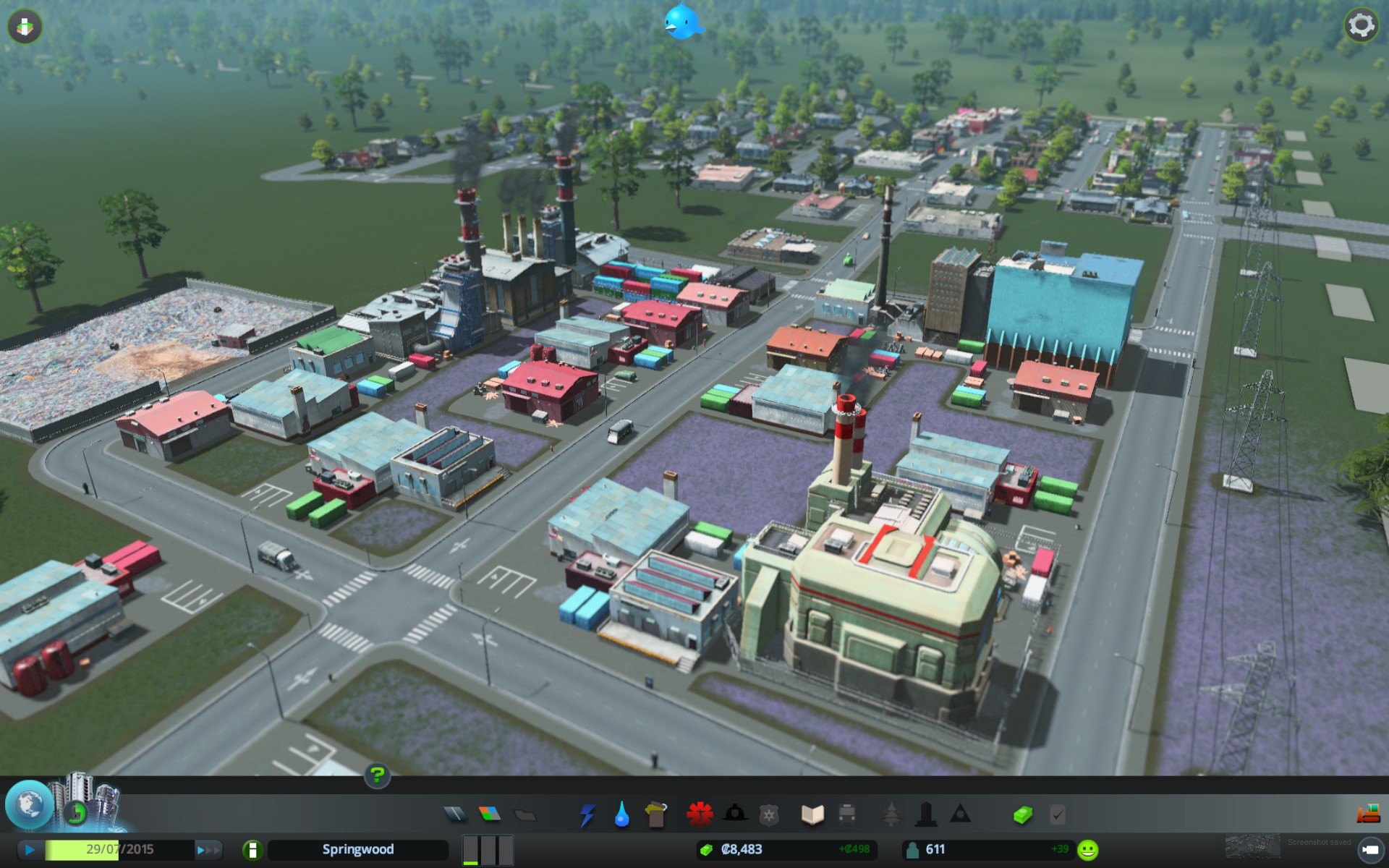
Task: Open the Garbage services menu
Action: tap(655, 814)
